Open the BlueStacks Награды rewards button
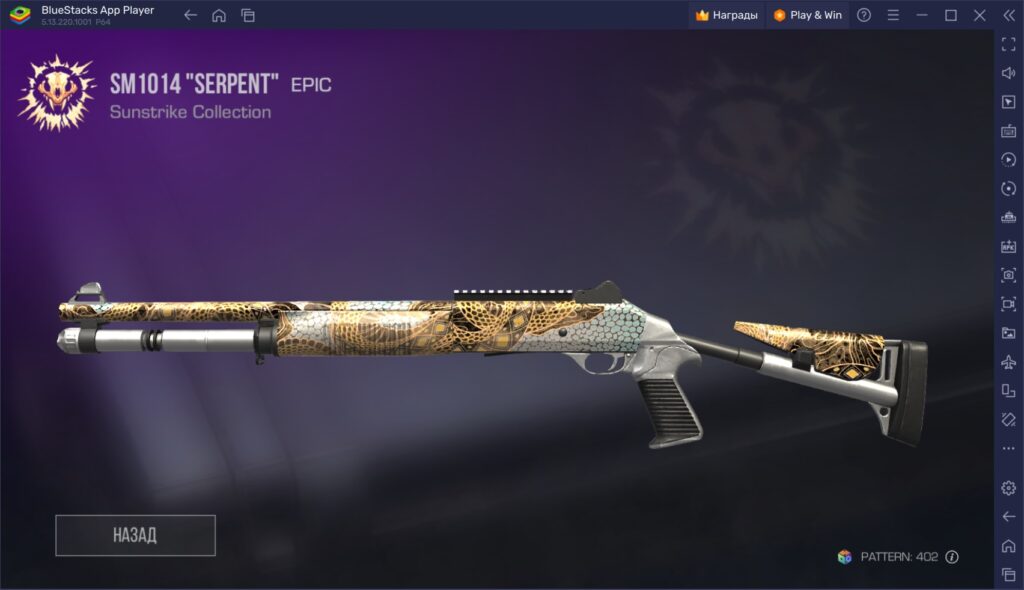1024x590 pixels. [x=727, y=15]
